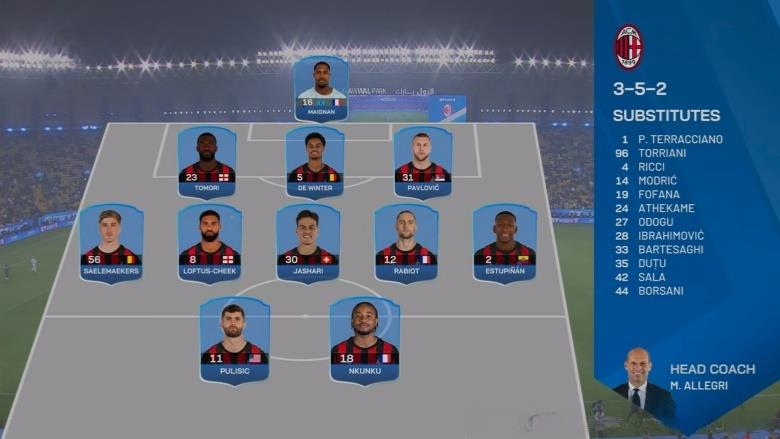Choose Tomori's card in defense

[206, 162]
